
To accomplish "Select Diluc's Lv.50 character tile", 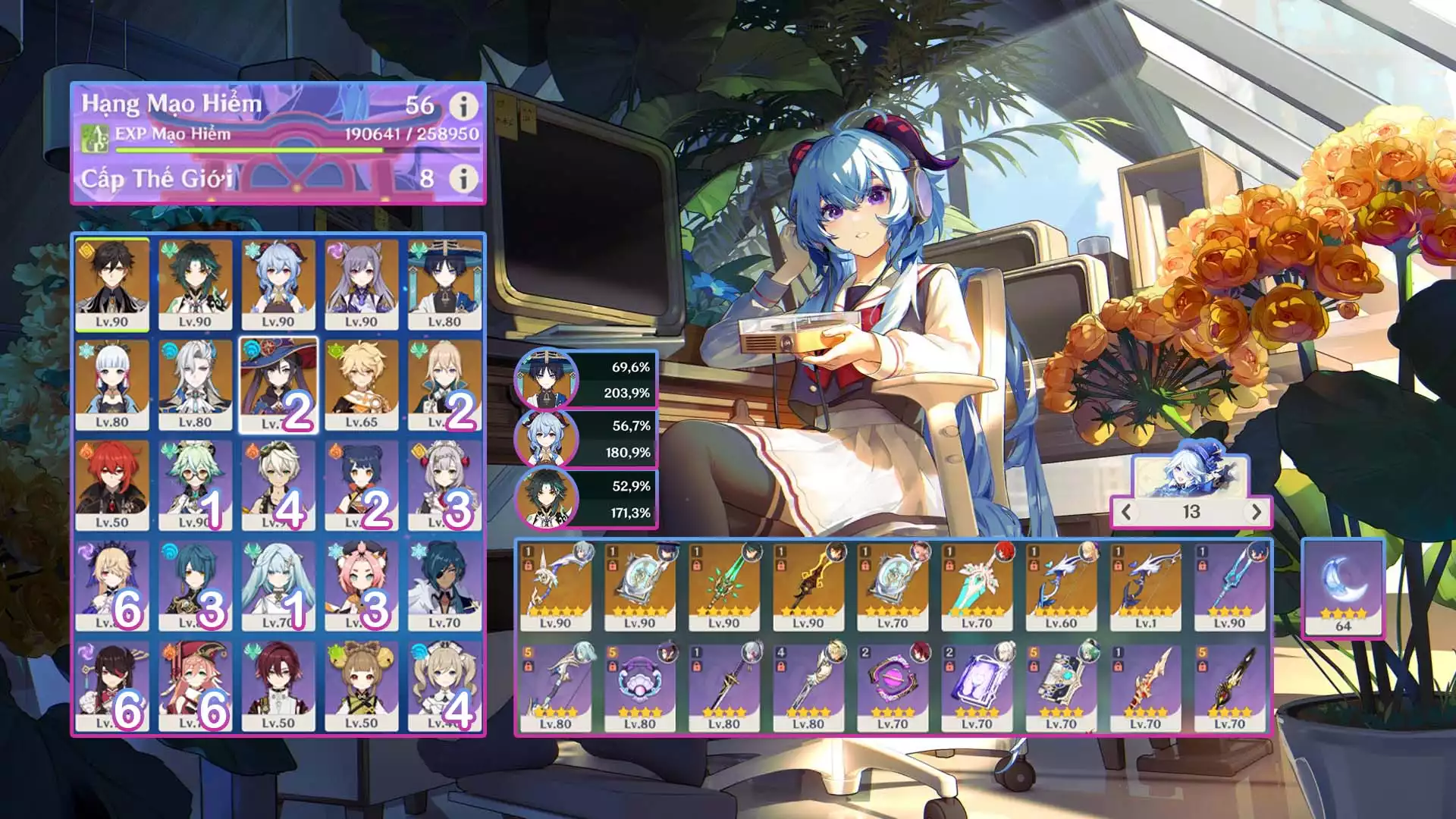I will (112, 485).
